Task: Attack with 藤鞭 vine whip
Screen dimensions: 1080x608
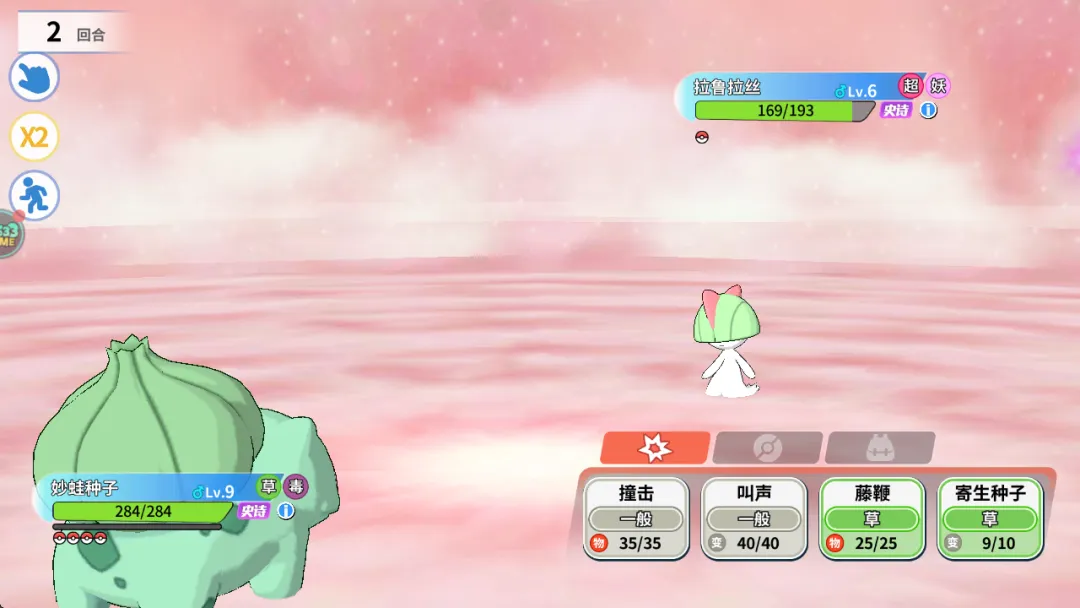Action: (x=872, y=517)
